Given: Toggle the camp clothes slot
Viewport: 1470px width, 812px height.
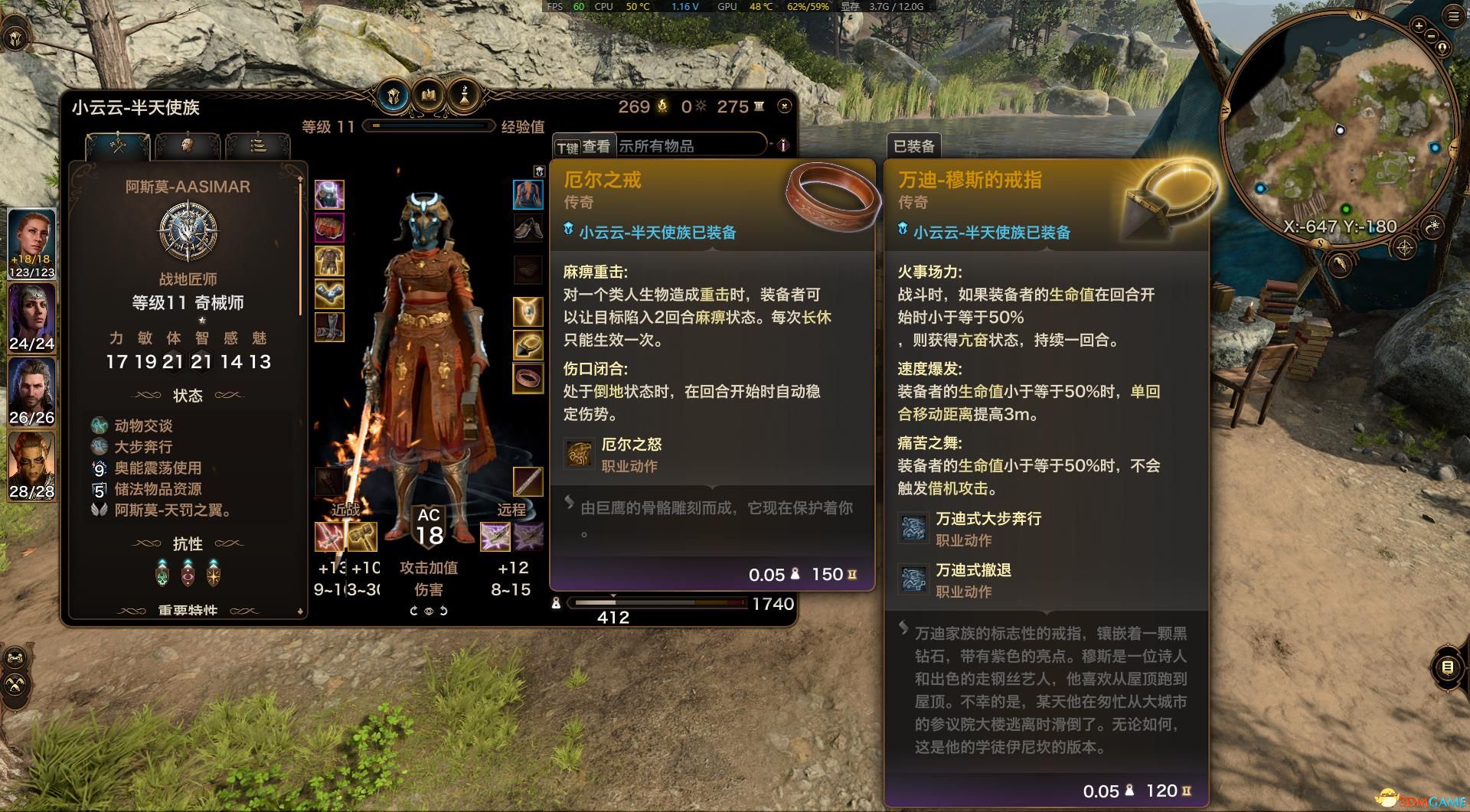Looking at the screenshot, I should pos(528,194).
